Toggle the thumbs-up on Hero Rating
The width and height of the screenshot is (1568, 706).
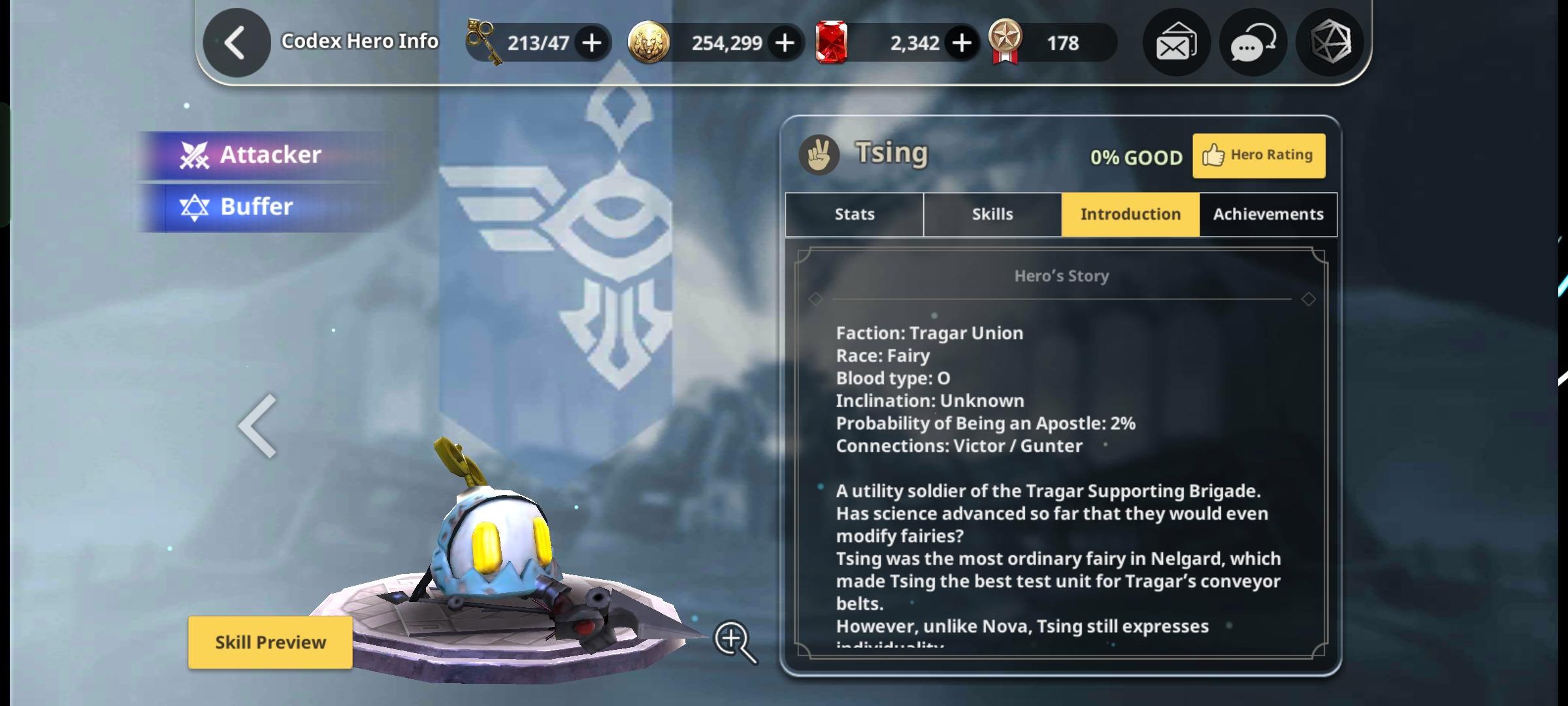pos(1213,155)
